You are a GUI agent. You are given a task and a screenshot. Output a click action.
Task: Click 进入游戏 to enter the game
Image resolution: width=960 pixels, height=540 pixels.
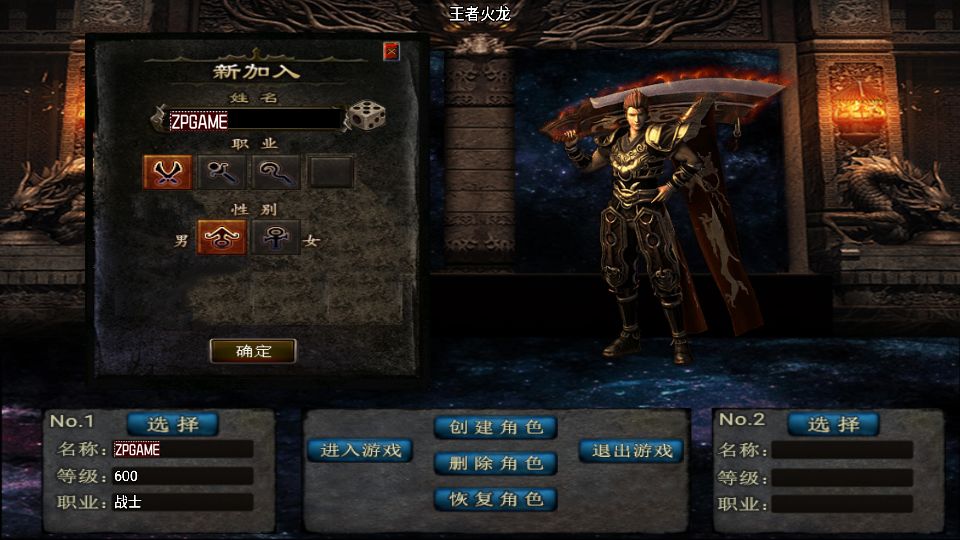point(360,451)
